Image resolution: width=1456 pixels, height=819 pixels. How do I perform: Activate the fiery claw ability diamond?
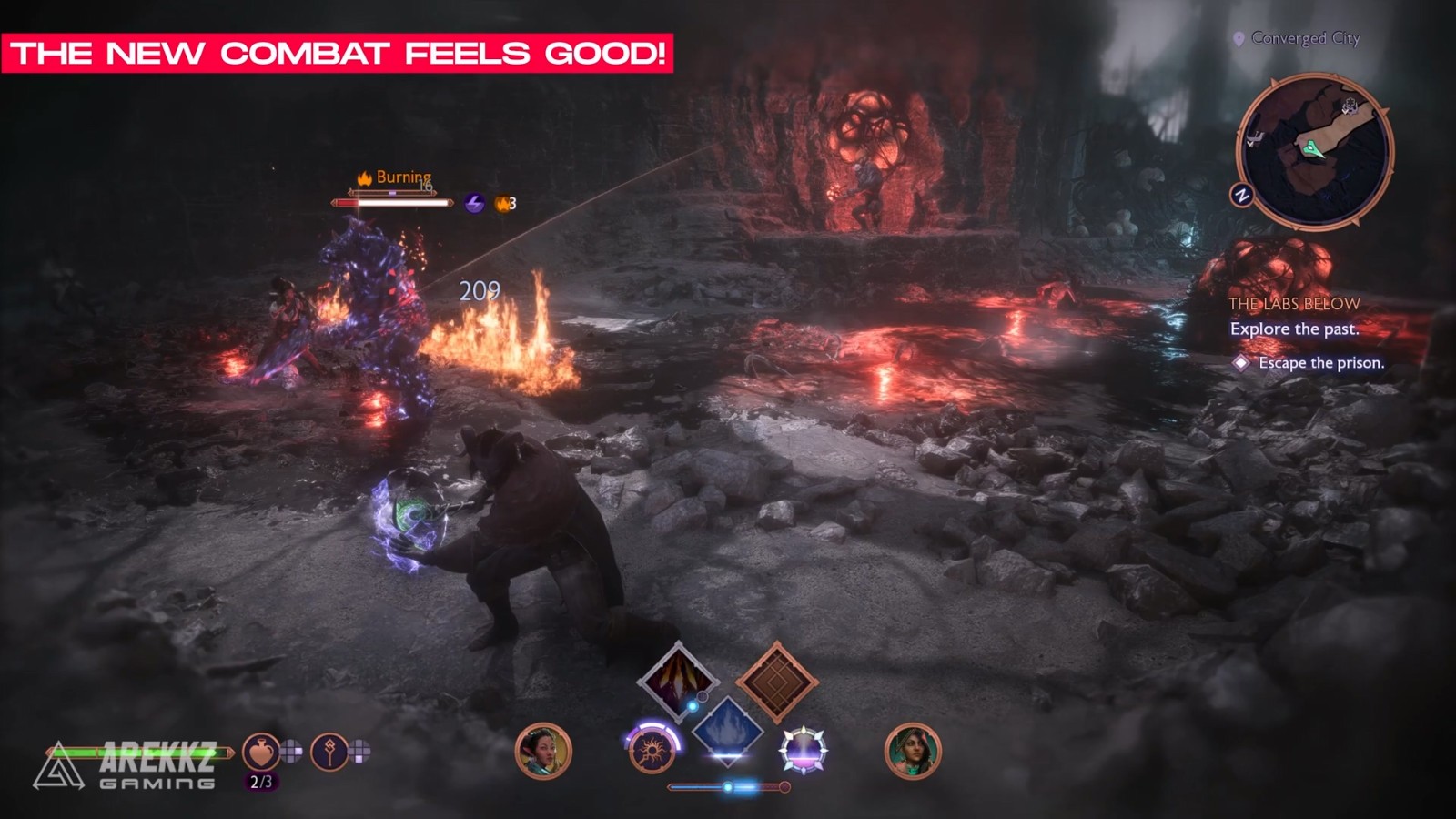click(678, 681)
